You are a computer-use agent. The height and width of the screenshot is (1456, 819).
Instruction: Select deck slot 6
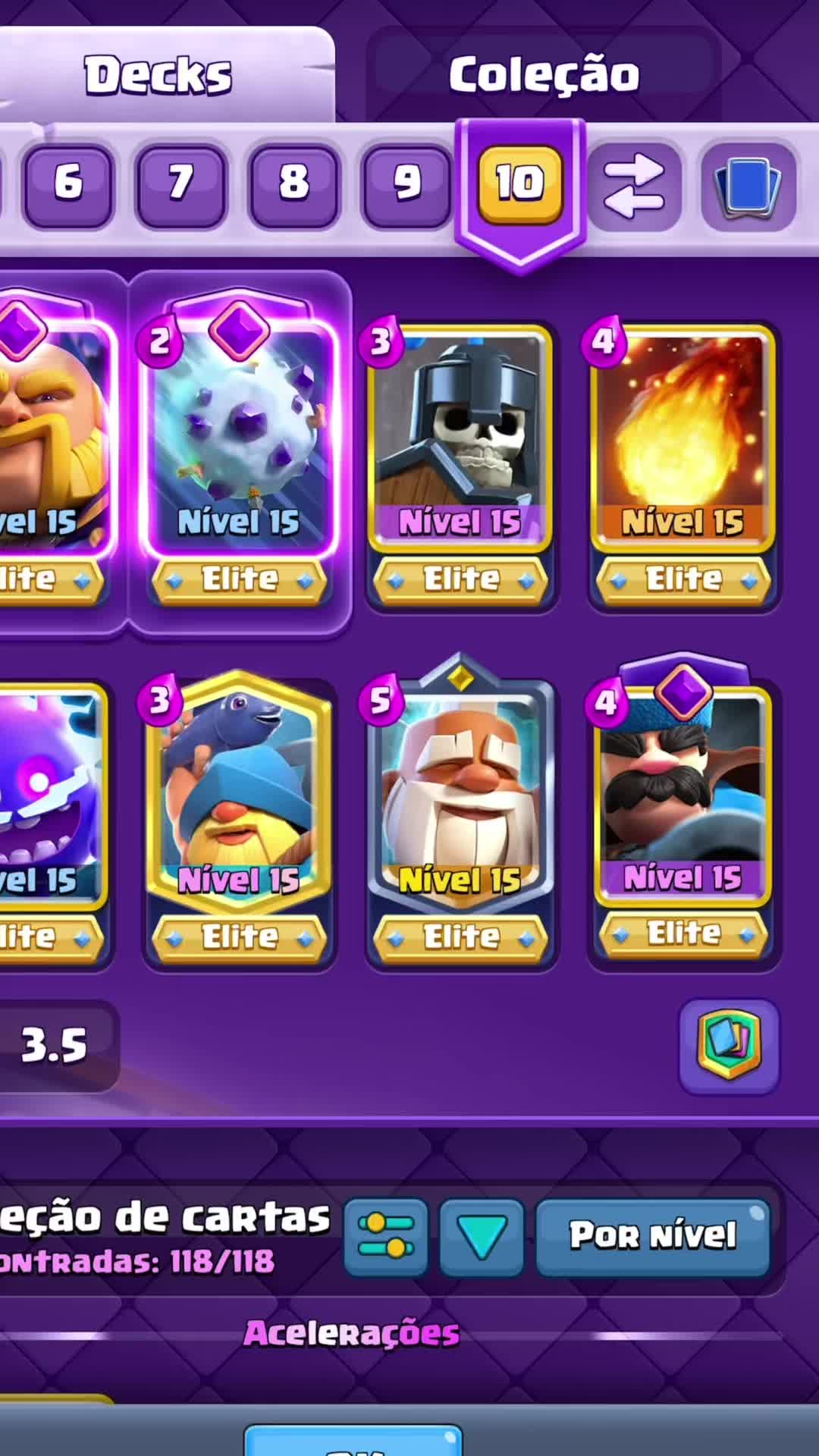point(68,184)
